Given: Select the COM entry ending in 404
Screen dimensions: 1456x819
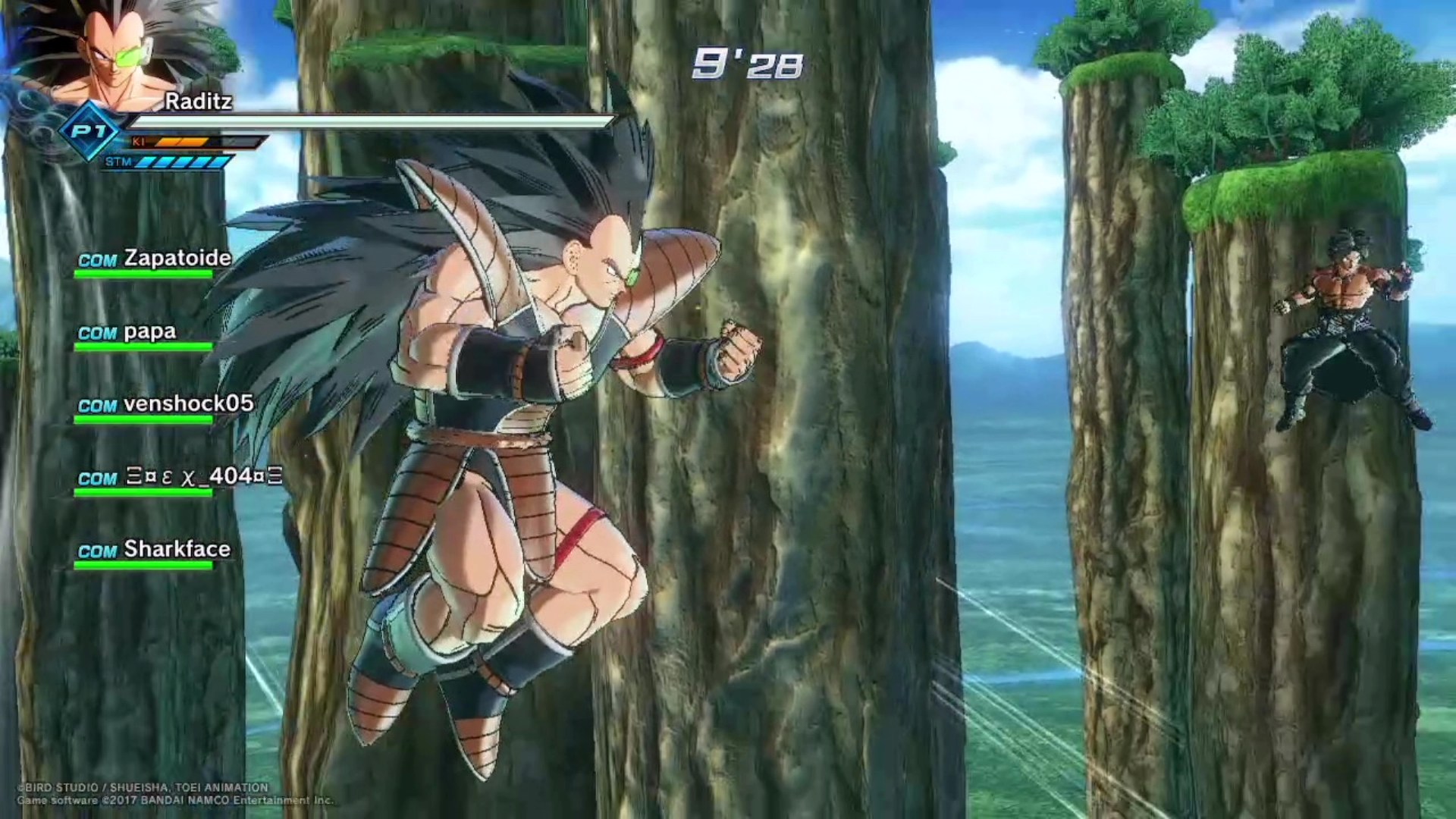Looking at the screenshot, I should 180,478.
